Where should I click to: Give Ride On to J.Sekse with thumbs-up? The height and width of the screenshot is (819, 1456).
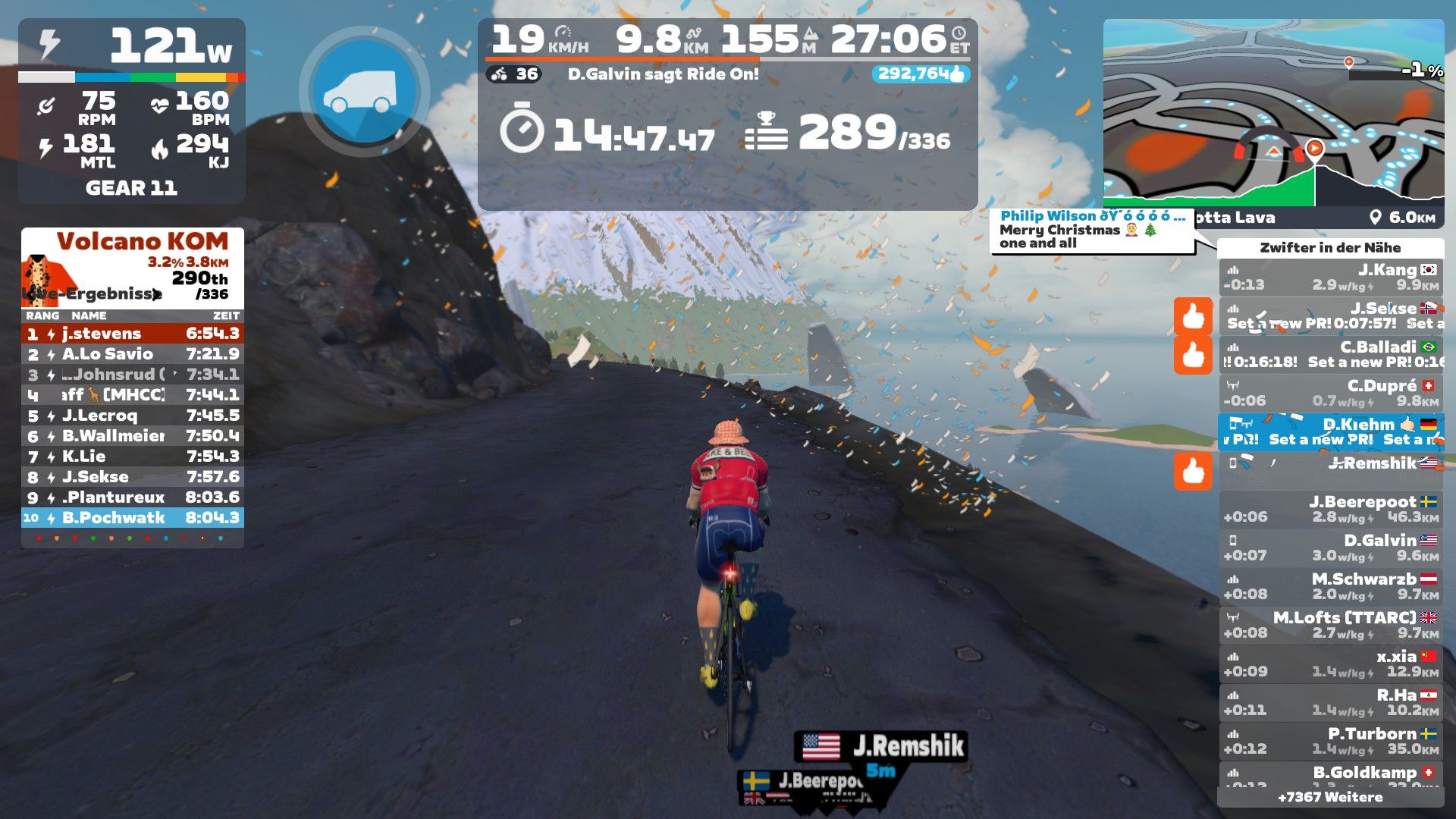(x=1193, y=316)
